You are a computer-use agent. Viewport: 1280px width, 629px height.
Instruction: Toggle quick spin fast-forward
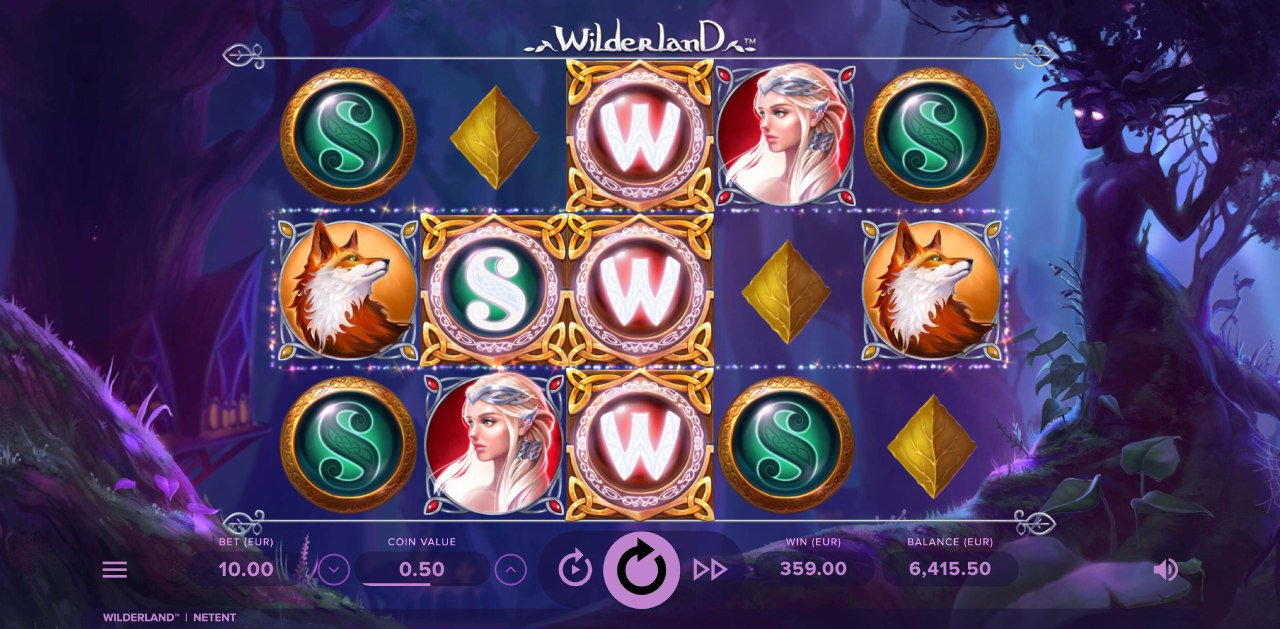709,570
